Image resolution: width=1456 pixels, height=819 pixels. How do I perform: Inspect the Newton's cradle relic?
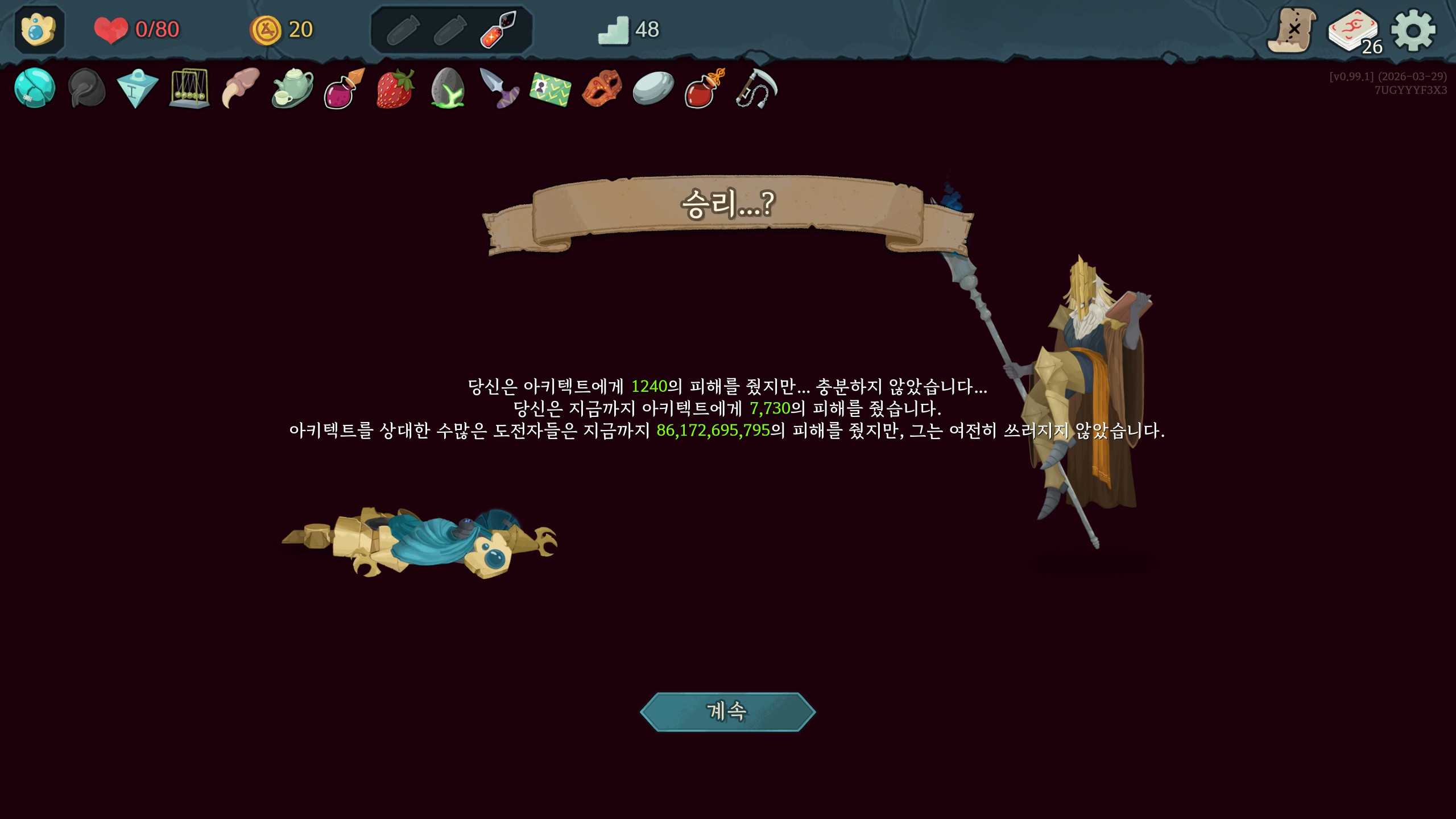pos(189,89)
